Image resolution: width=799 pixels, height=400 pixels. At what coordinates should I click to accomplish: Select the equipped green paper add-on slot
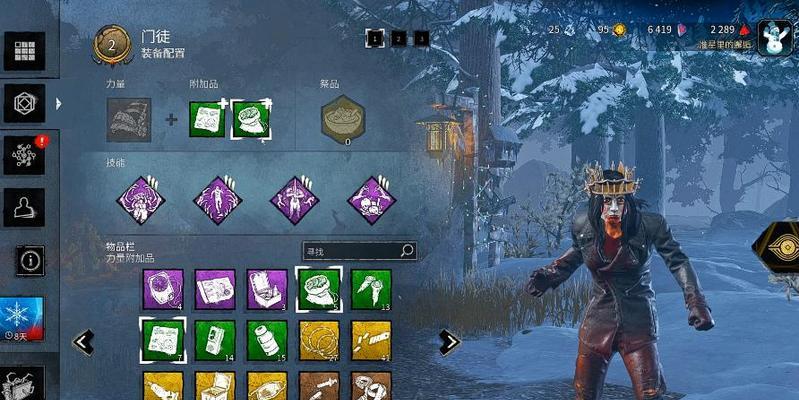click(207, 119)
